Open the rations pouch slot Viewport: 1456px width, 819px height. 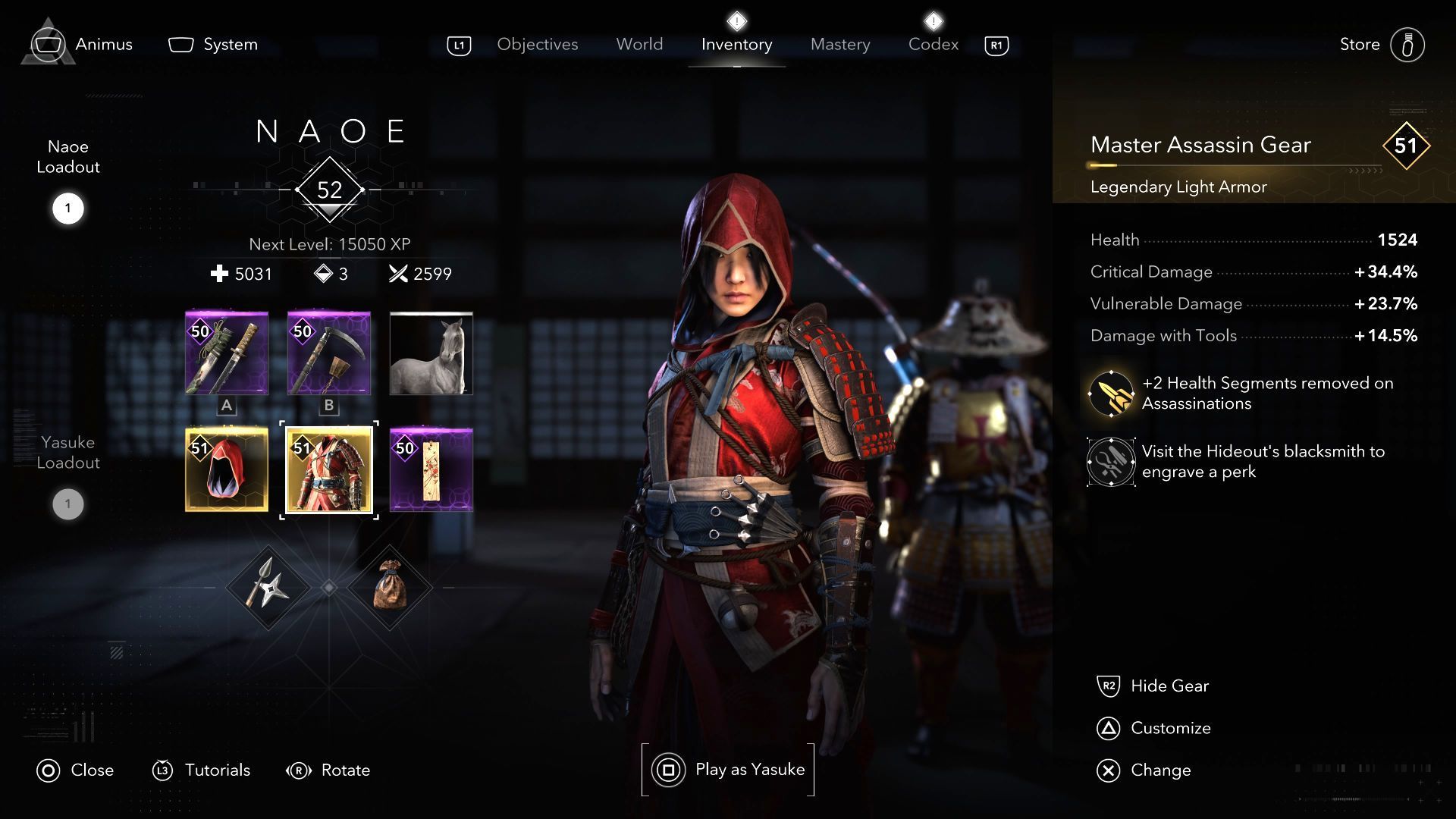[x=390, y=588]
